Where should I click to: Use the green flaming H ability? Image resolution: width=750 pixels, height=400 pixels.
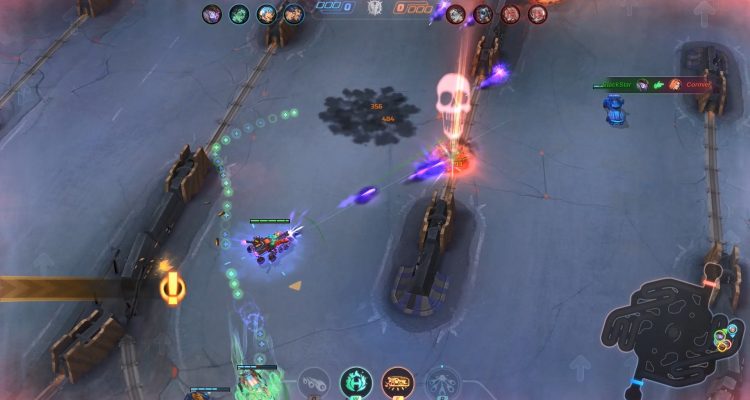click(356, 382)
